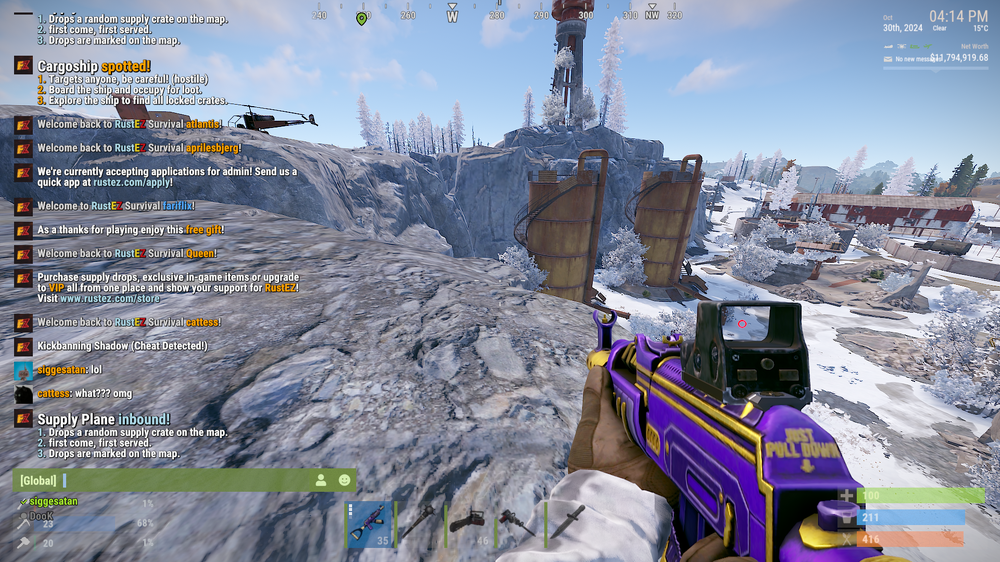
Task: Open the emoji picker in chat bar
Action: 344,480
